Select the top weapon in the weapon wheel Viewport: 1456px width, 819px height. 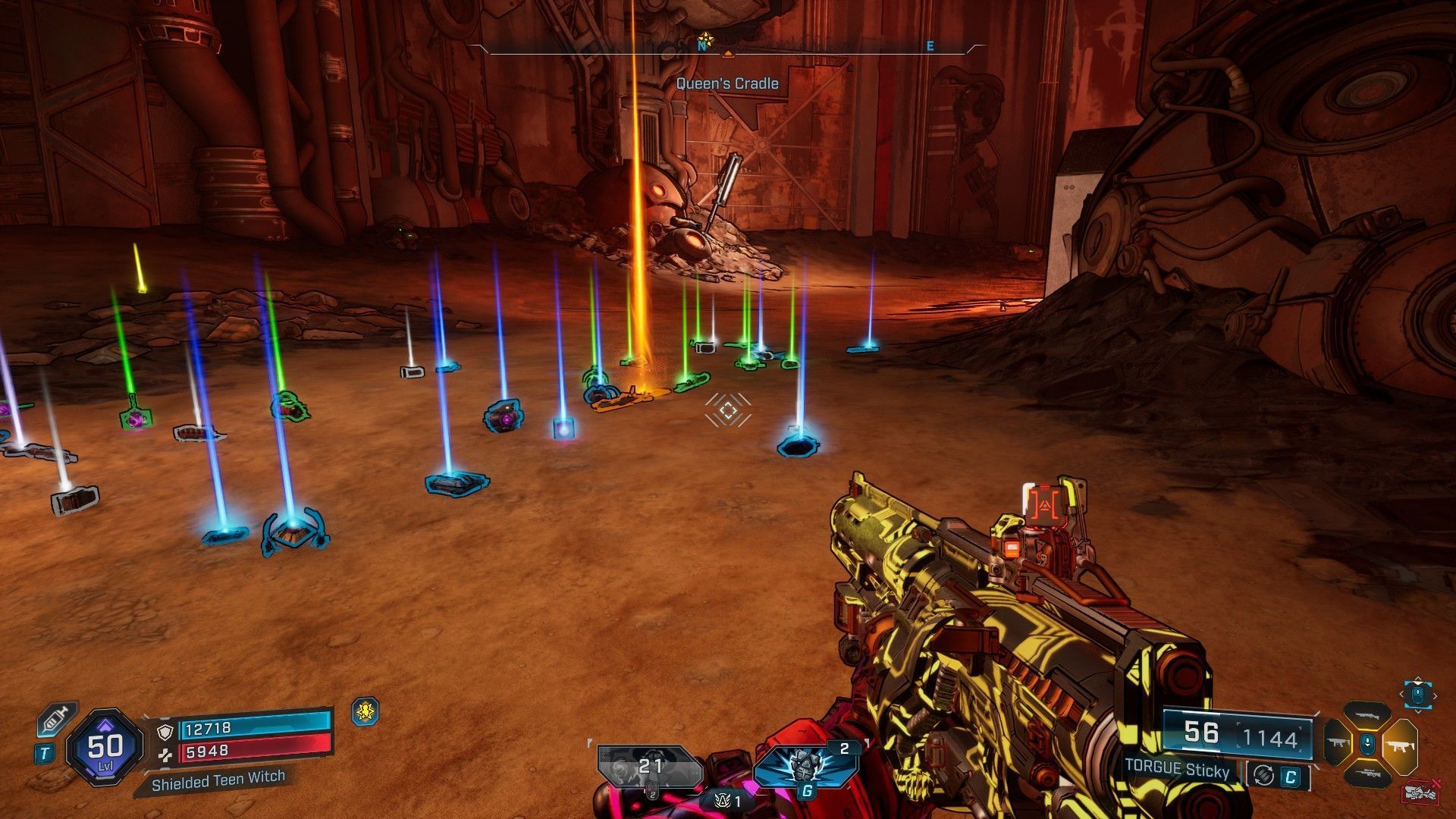point(1367,716)
